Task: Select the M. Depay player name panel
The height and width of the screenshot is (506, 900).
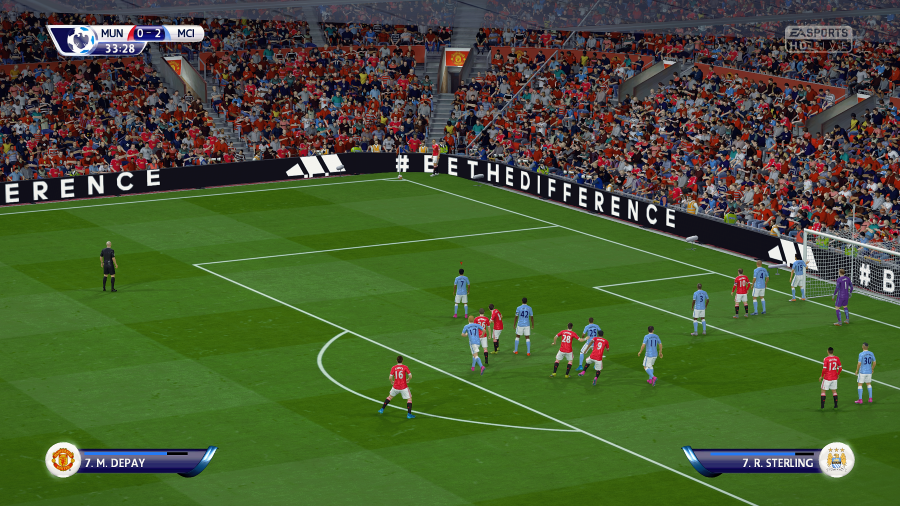Action: coord(140,462)
